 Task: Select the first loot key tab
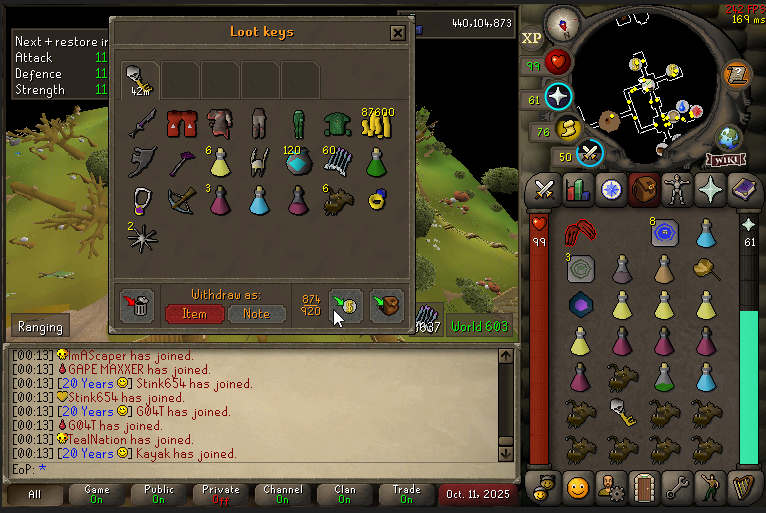click(x=140, y=79)
